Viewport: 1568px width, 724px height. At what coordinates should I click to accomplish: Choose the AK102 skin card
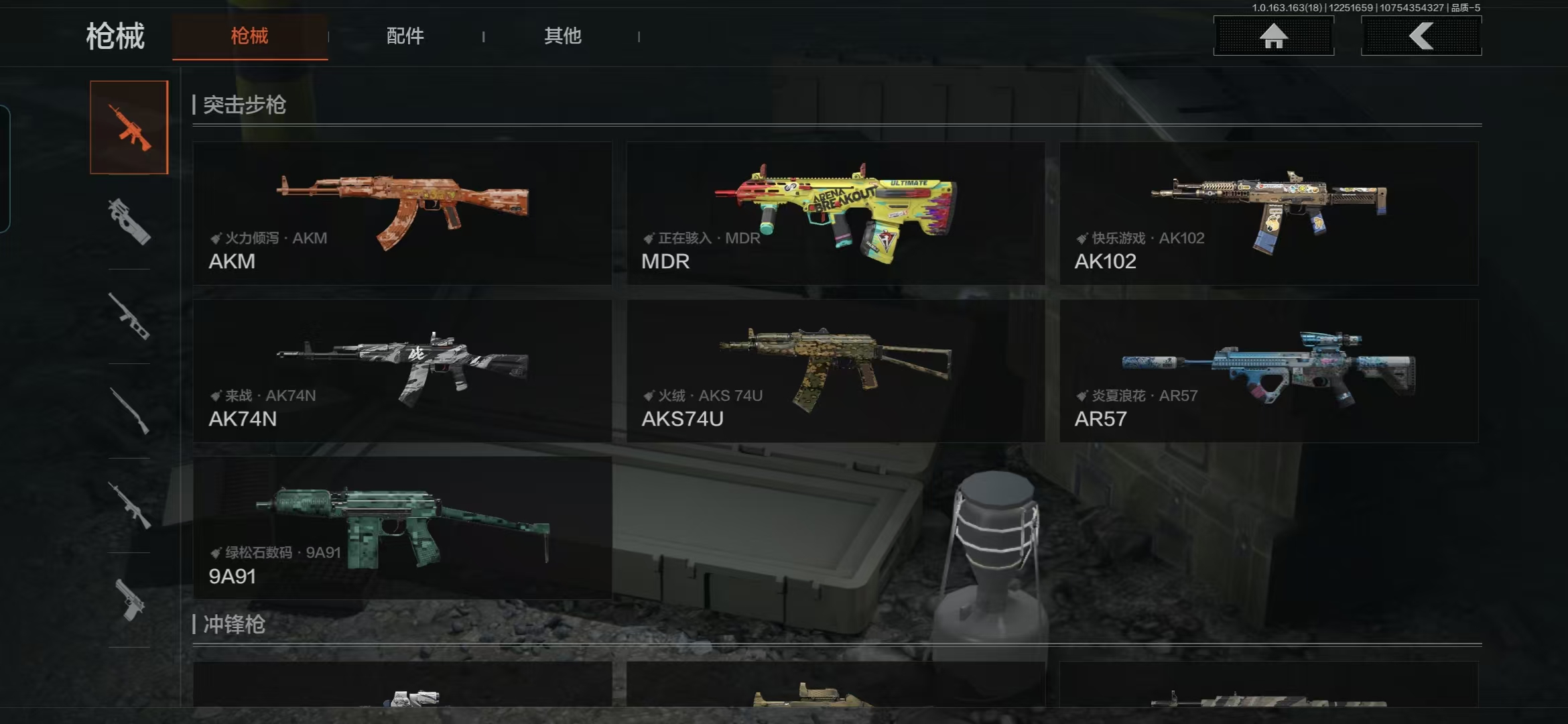click(x=1268, y=213)
